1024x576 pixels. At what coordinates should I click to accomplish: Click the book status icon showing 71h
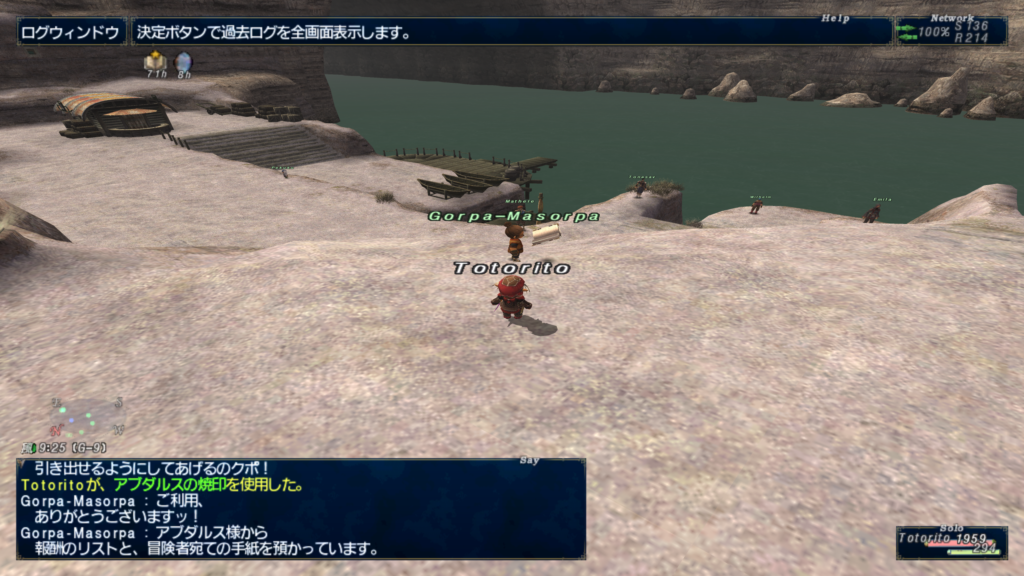click(x=155, y=62)
